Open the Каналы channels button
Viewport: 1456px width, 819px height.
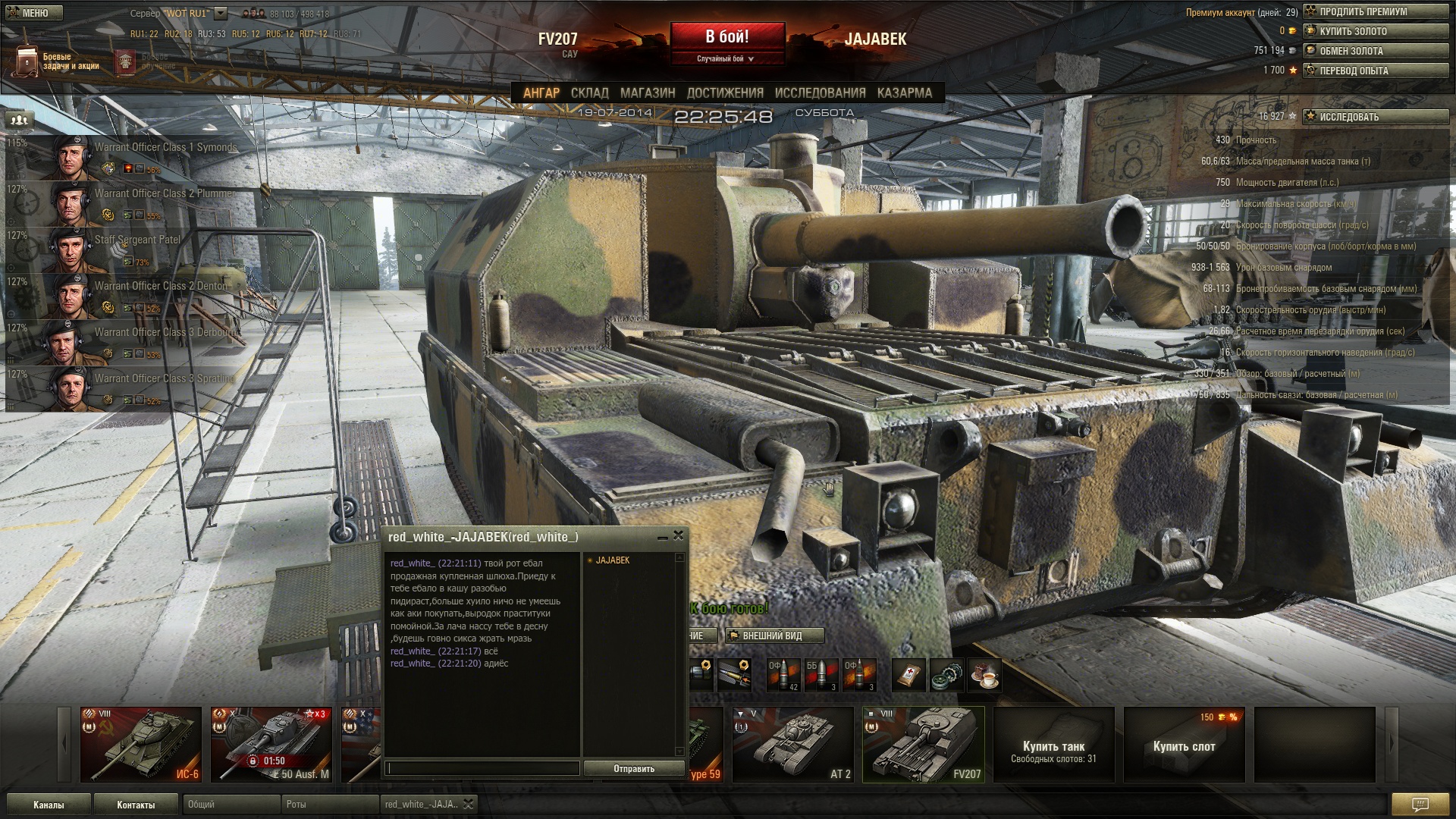[49, 805]
